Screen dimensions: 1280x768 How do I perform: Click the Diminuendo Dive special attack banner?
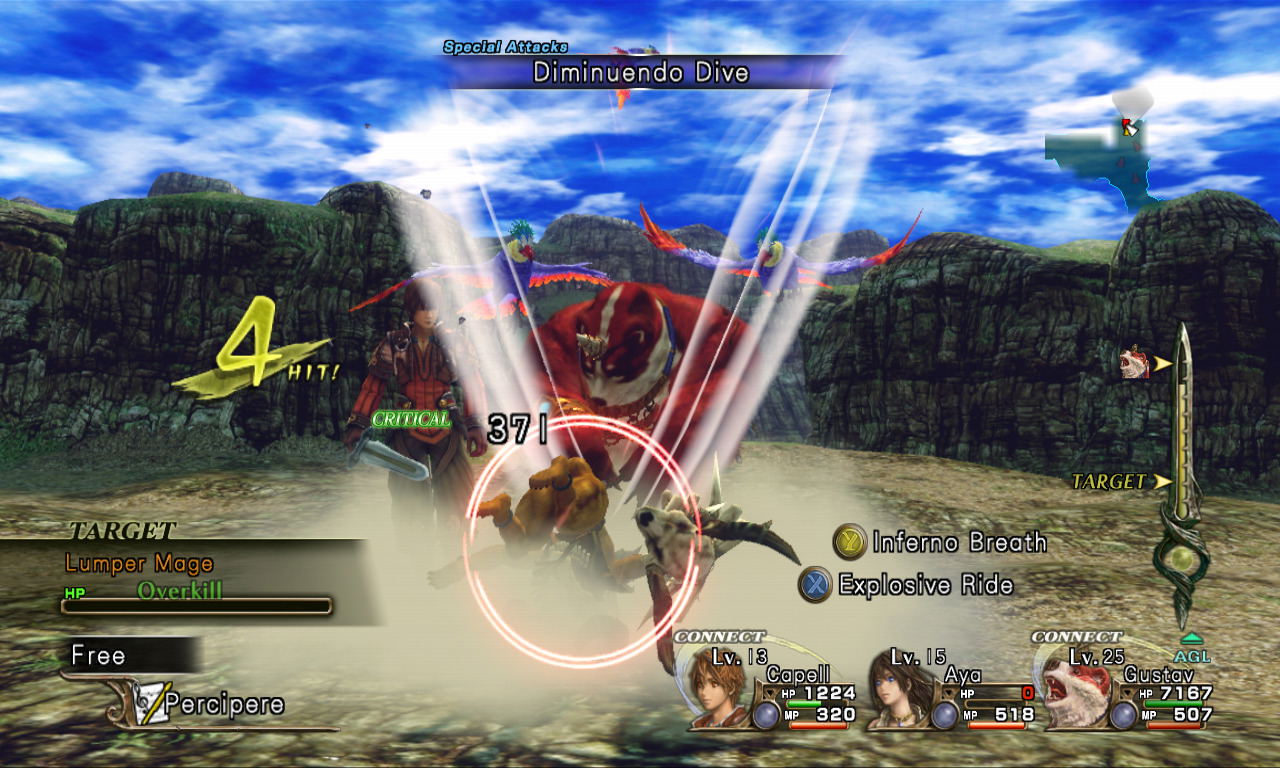[640, 73]
